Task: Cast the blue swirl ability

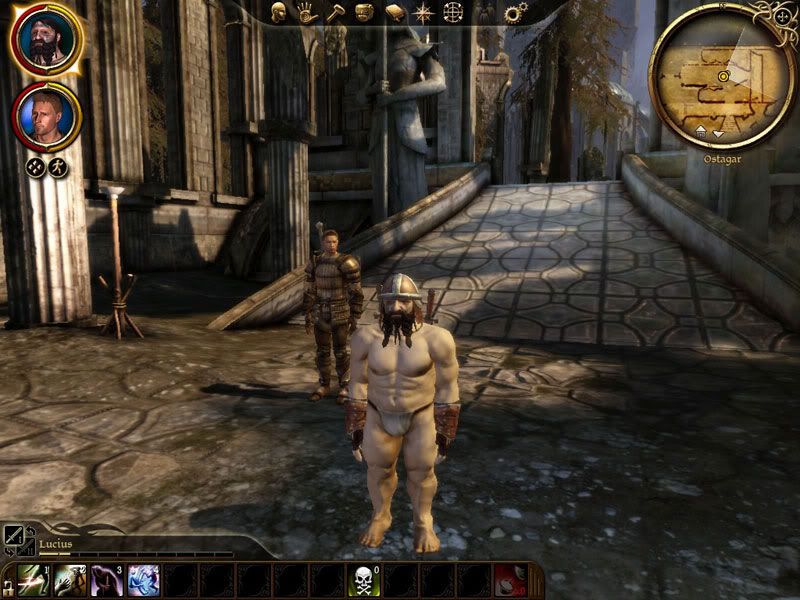Action: tap(143, 580)
